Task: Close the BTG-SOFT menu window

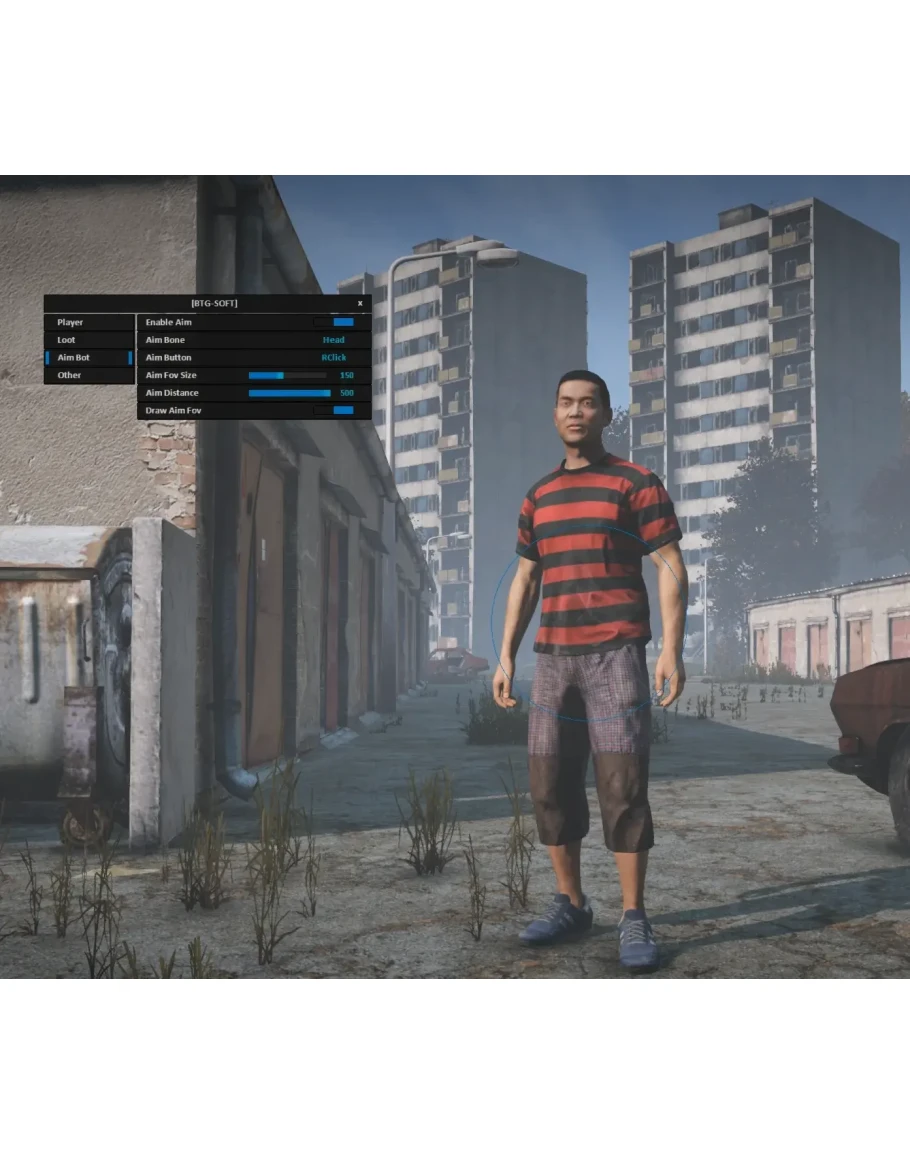Action: click(x=360, y=303)
